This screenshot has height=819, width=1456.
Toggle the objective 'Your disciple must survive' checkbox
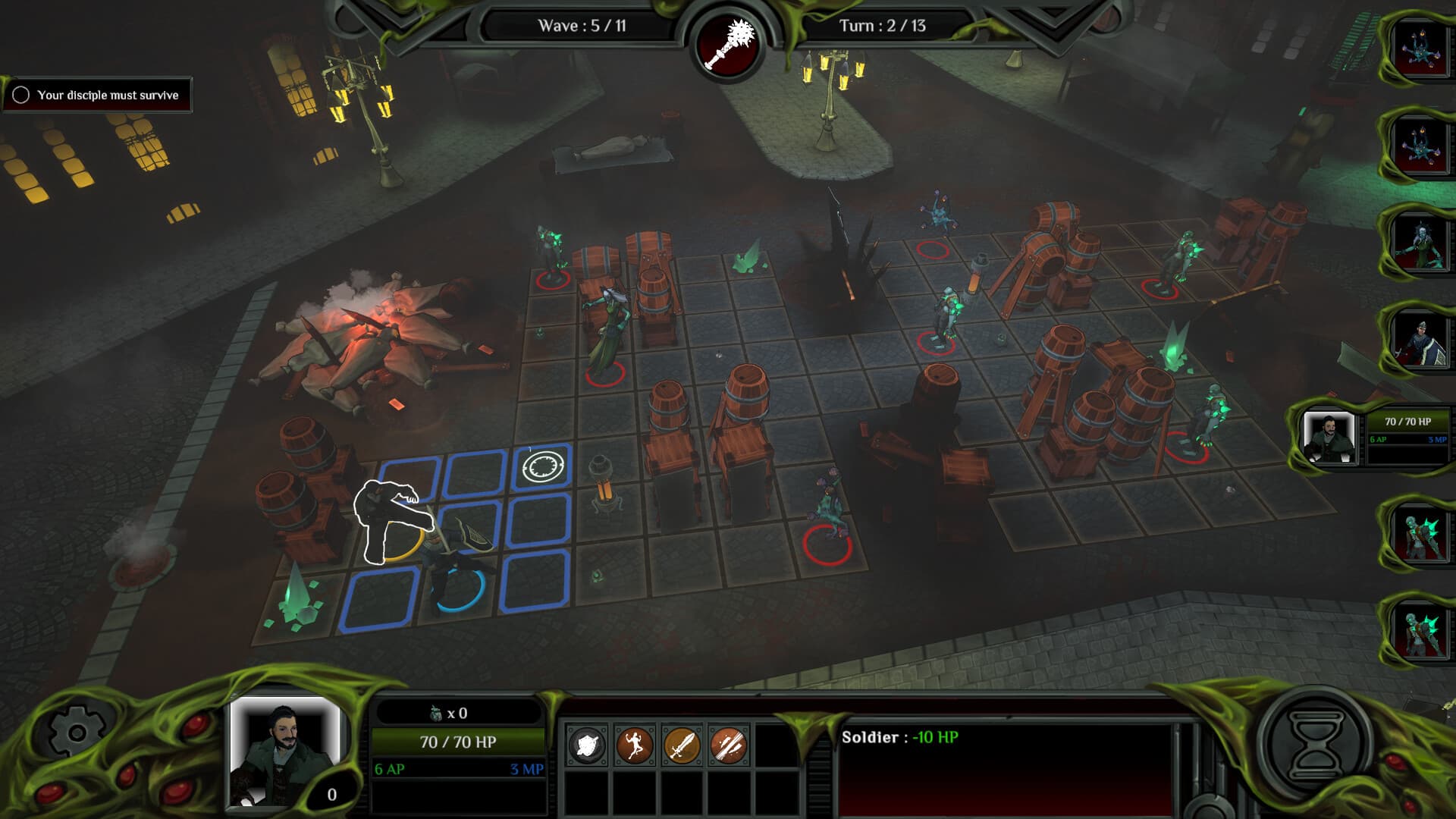[21, 96]
